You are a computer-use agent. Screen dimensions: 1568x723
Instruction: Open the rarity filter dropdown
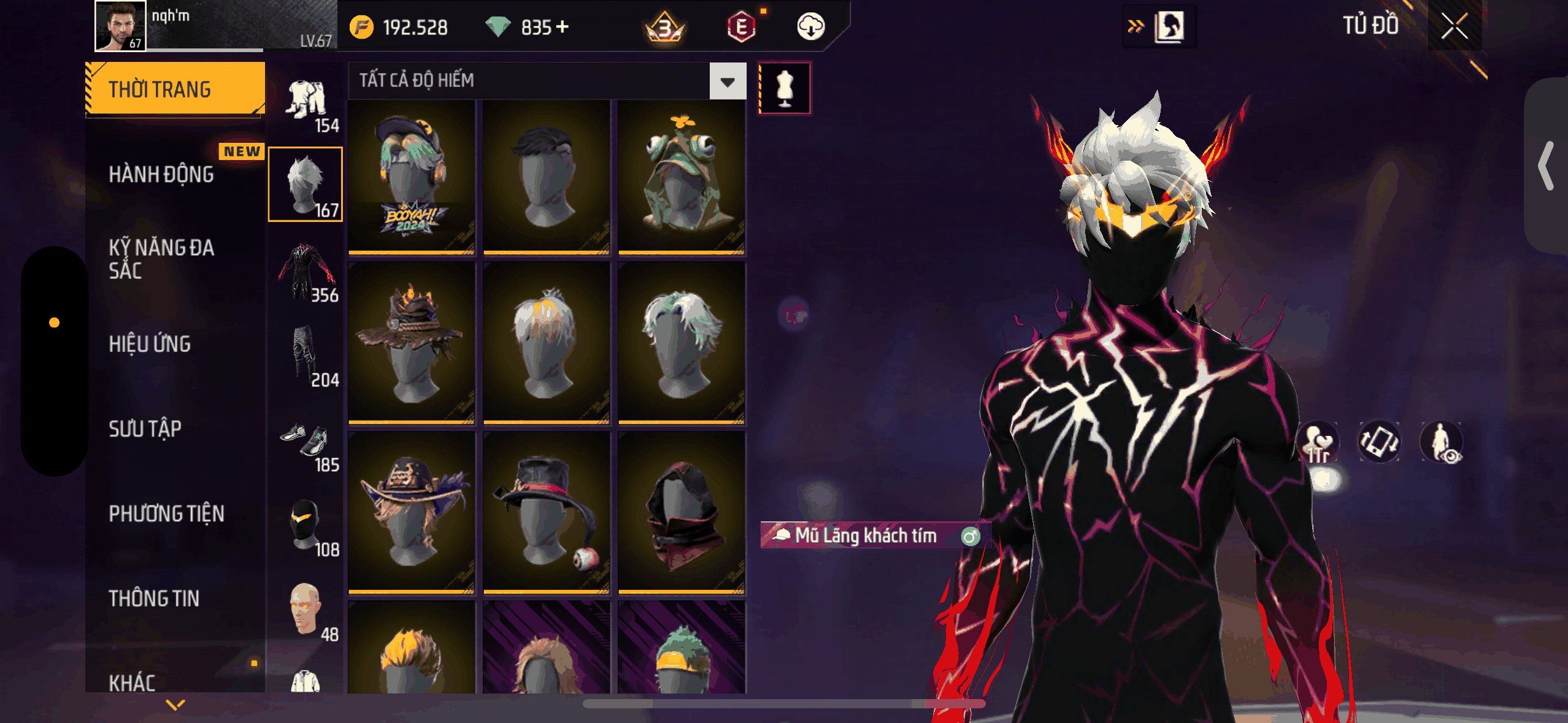(728, 81)
